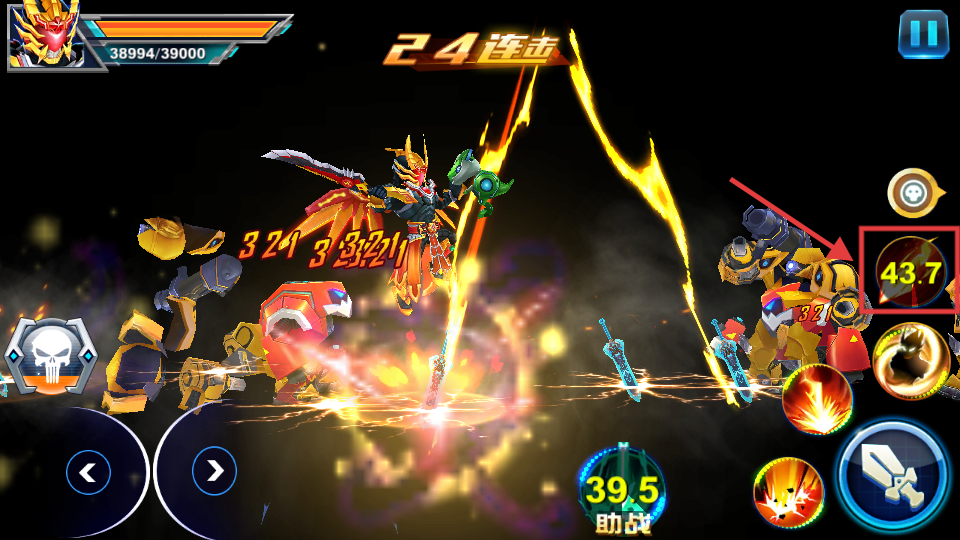This screenshot has width=960, height=540.
Task: Activate the golden beast swirl skill
Action: coord(909,360)
